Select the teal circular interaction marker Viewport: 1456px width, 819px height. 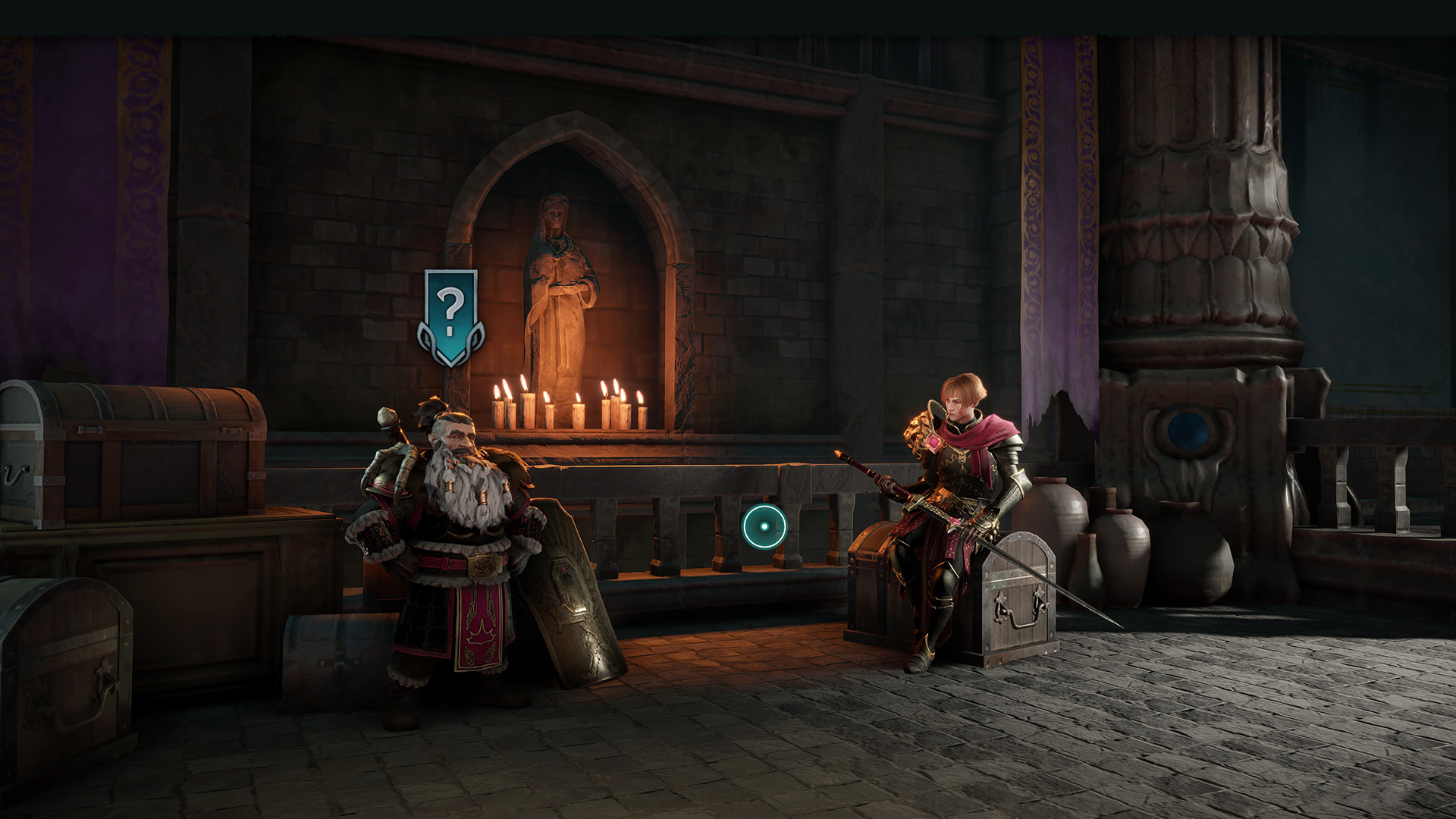pyautogui.click(x=764, y=526)
